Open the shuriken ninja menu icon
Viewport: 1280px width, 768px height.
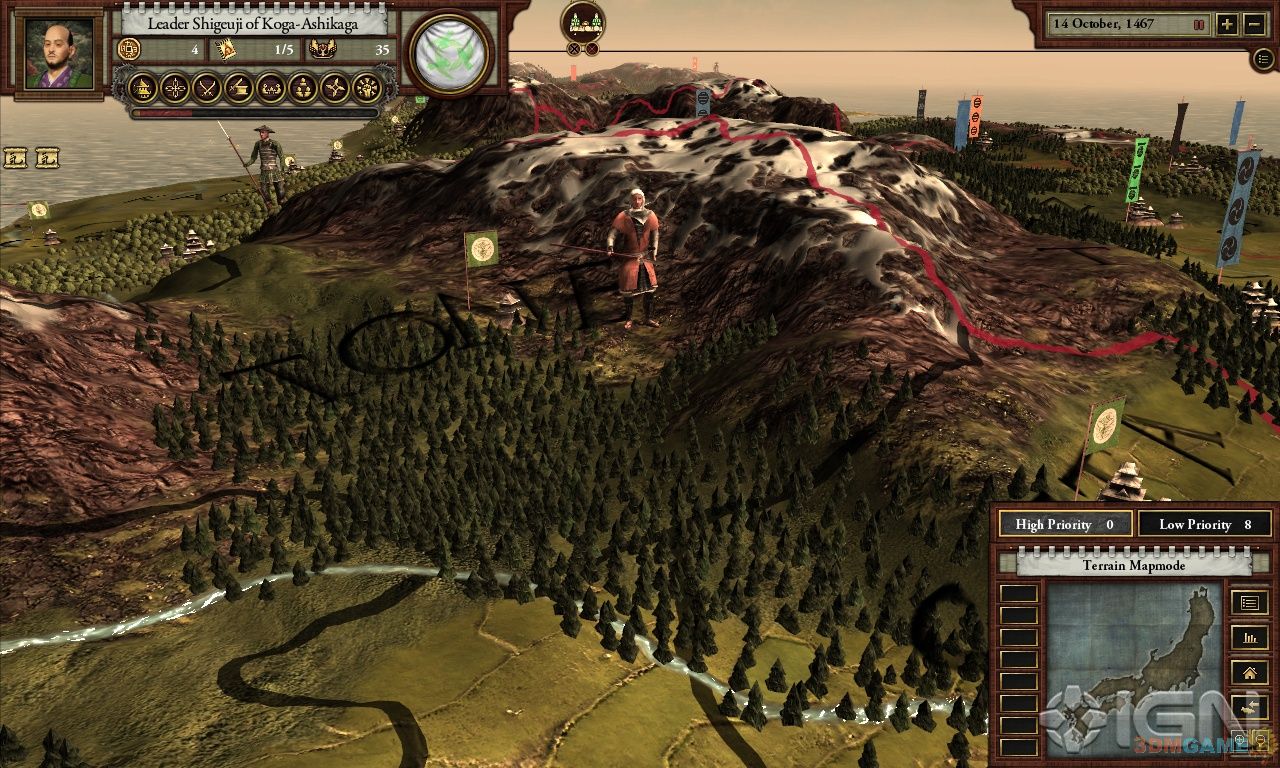335,88
